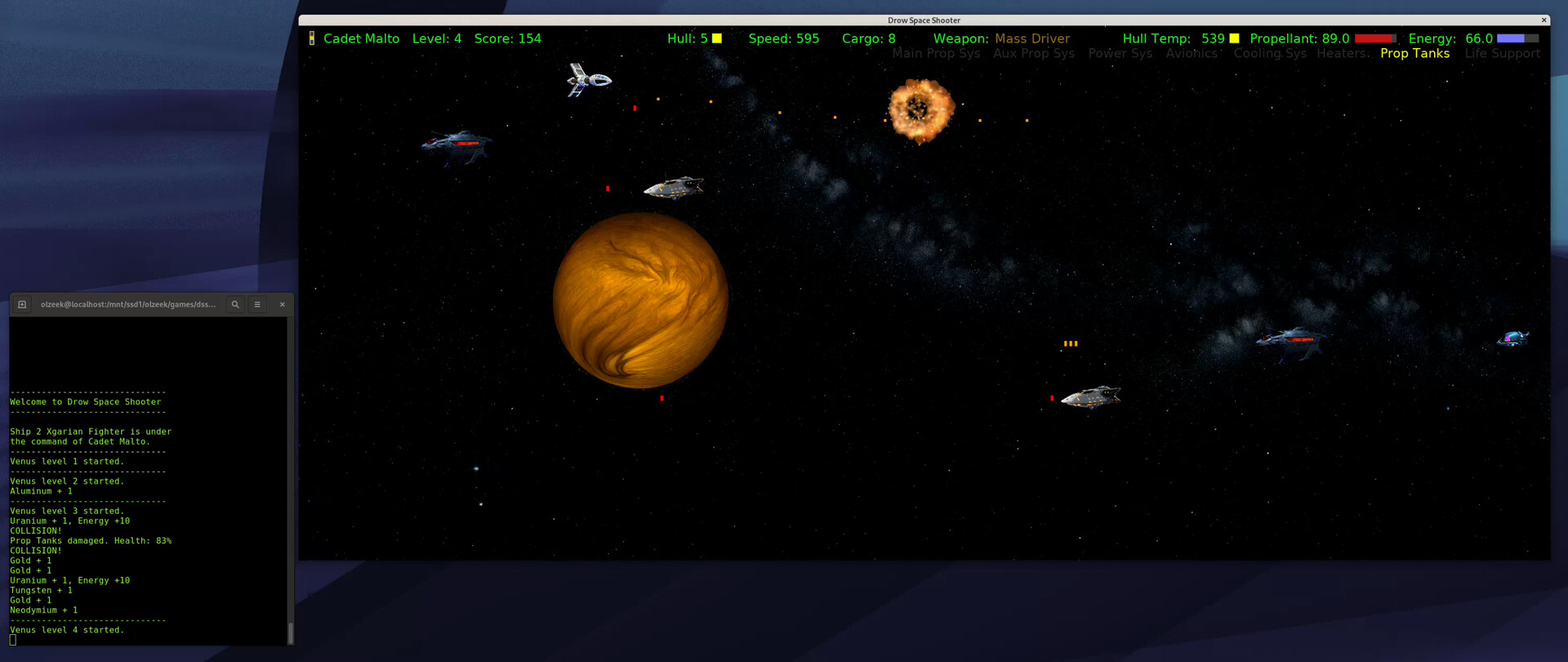Click the red Propellant gauge bar
The width and height of the screenshot is (1568, 662).
coord(1374,38)
